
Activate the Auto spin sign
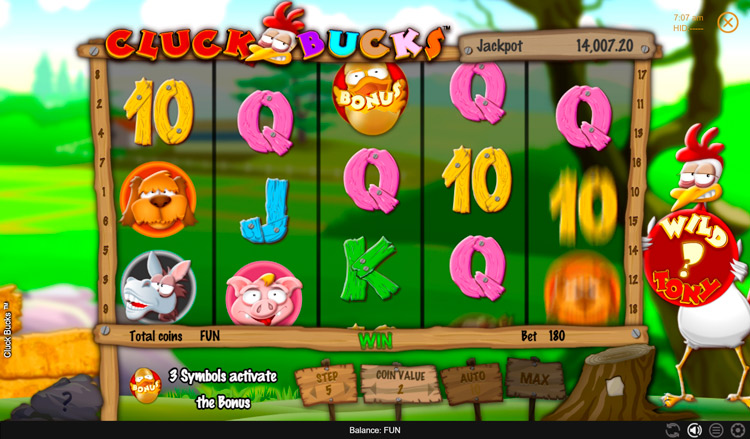point(471,381)
